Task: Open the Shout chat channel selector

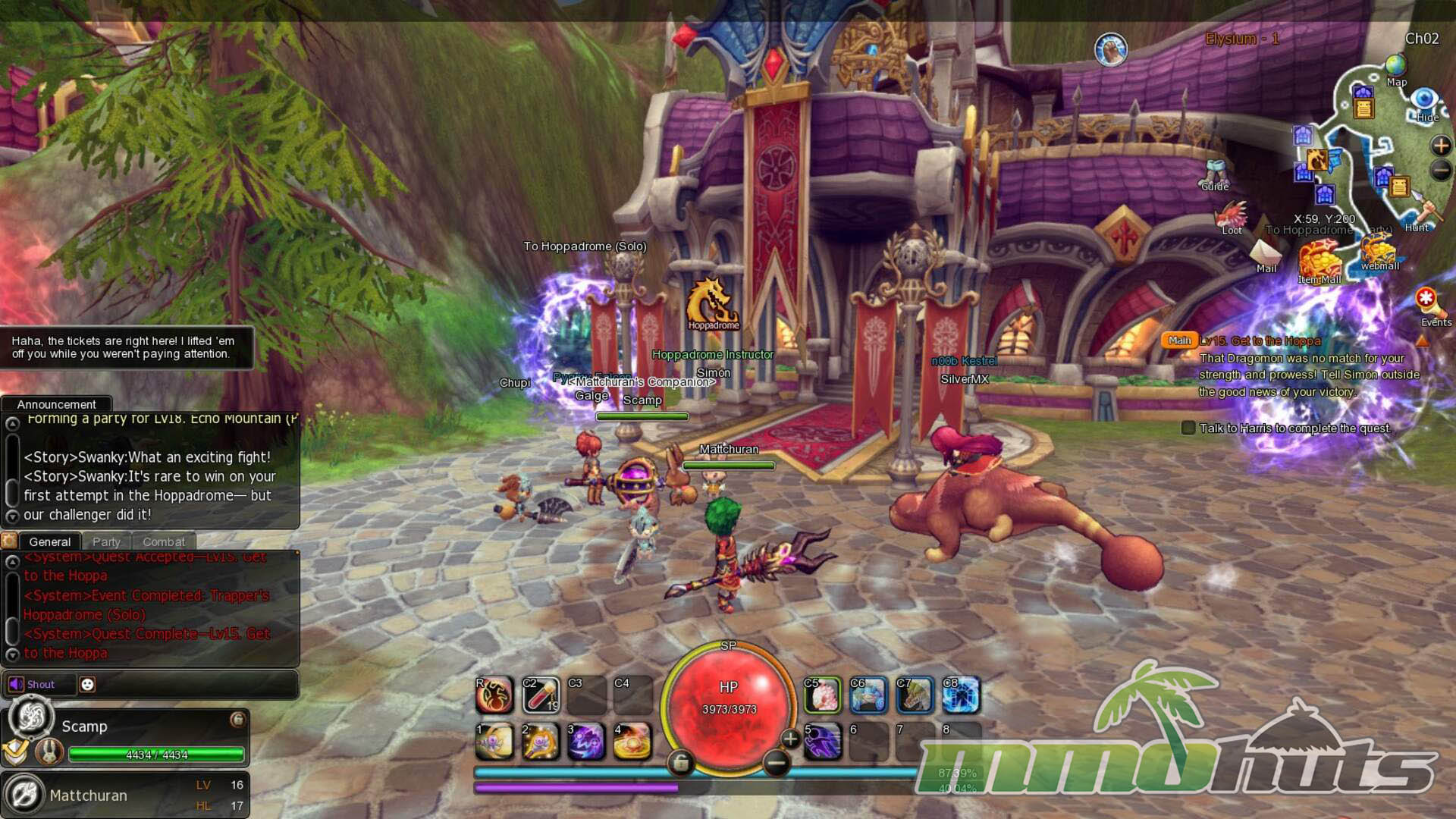Action: pyautogui.click(x=33, y=684)
